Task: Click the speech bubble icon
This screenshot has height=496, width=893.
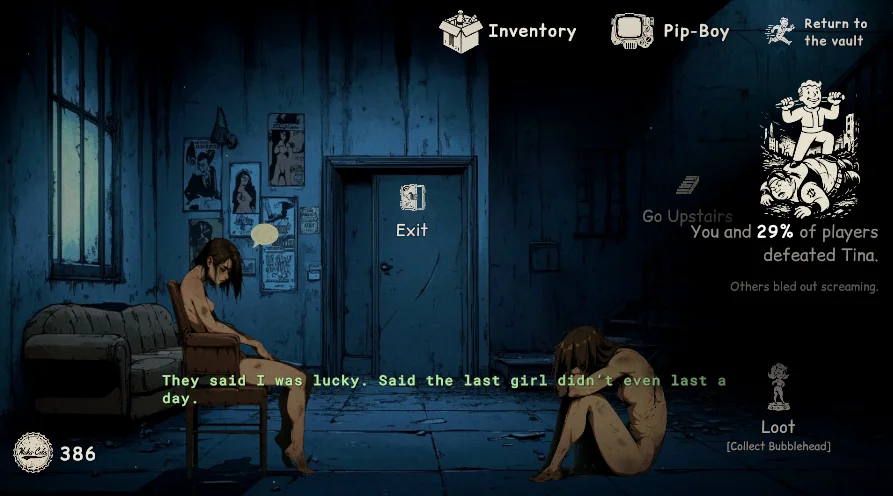Action: (x=264, y=236)
